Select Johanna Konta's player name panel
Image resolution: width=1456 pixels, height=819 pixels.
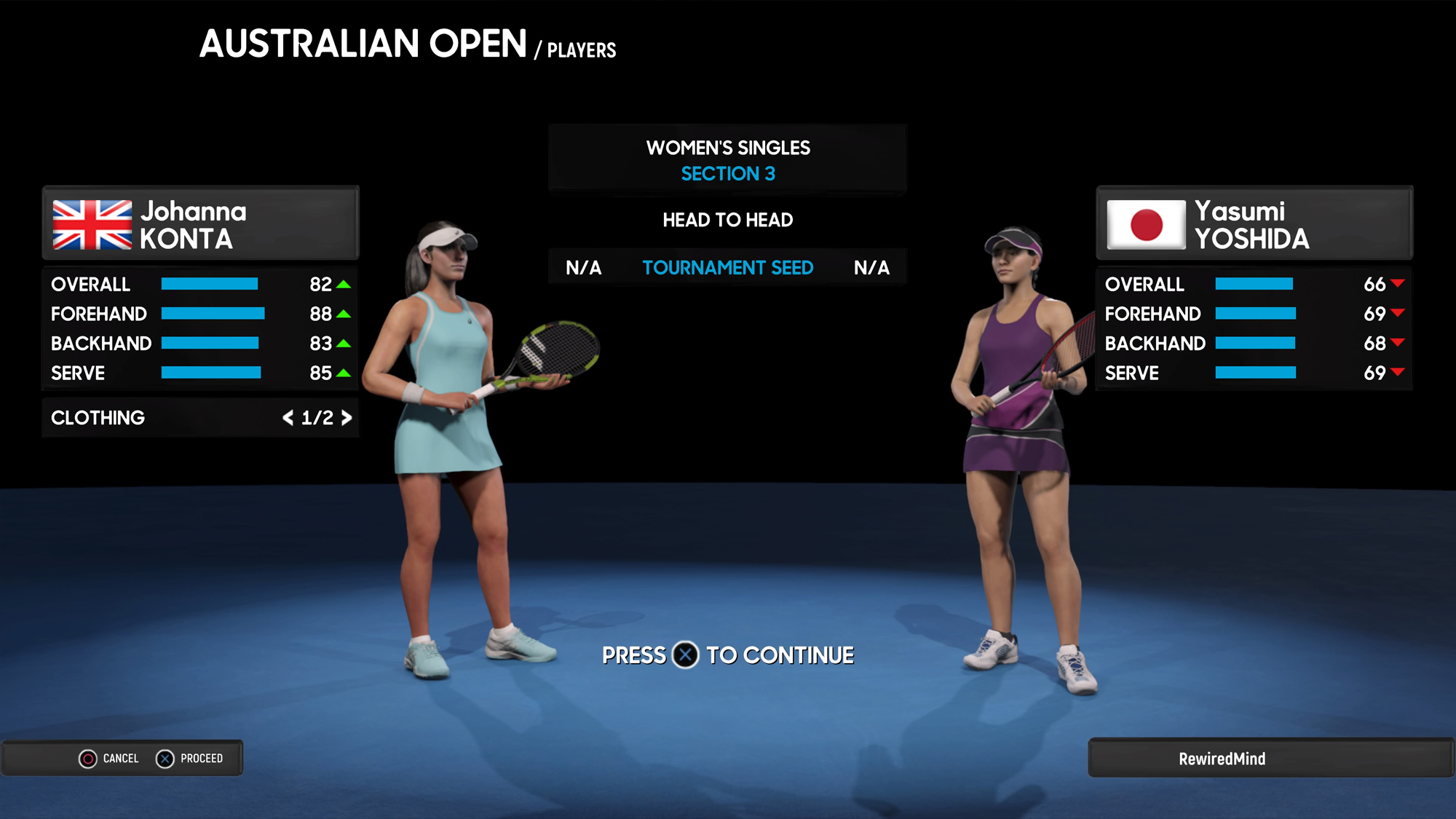pyautogui.click(x=201, y=223)
